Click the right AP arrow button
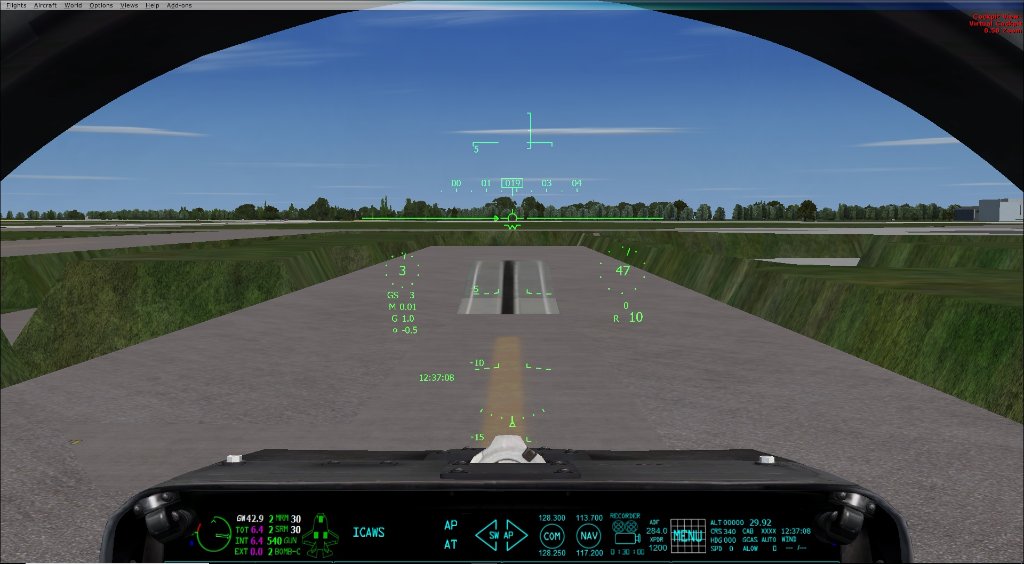The image size is (1024, 564). (514, 535)
